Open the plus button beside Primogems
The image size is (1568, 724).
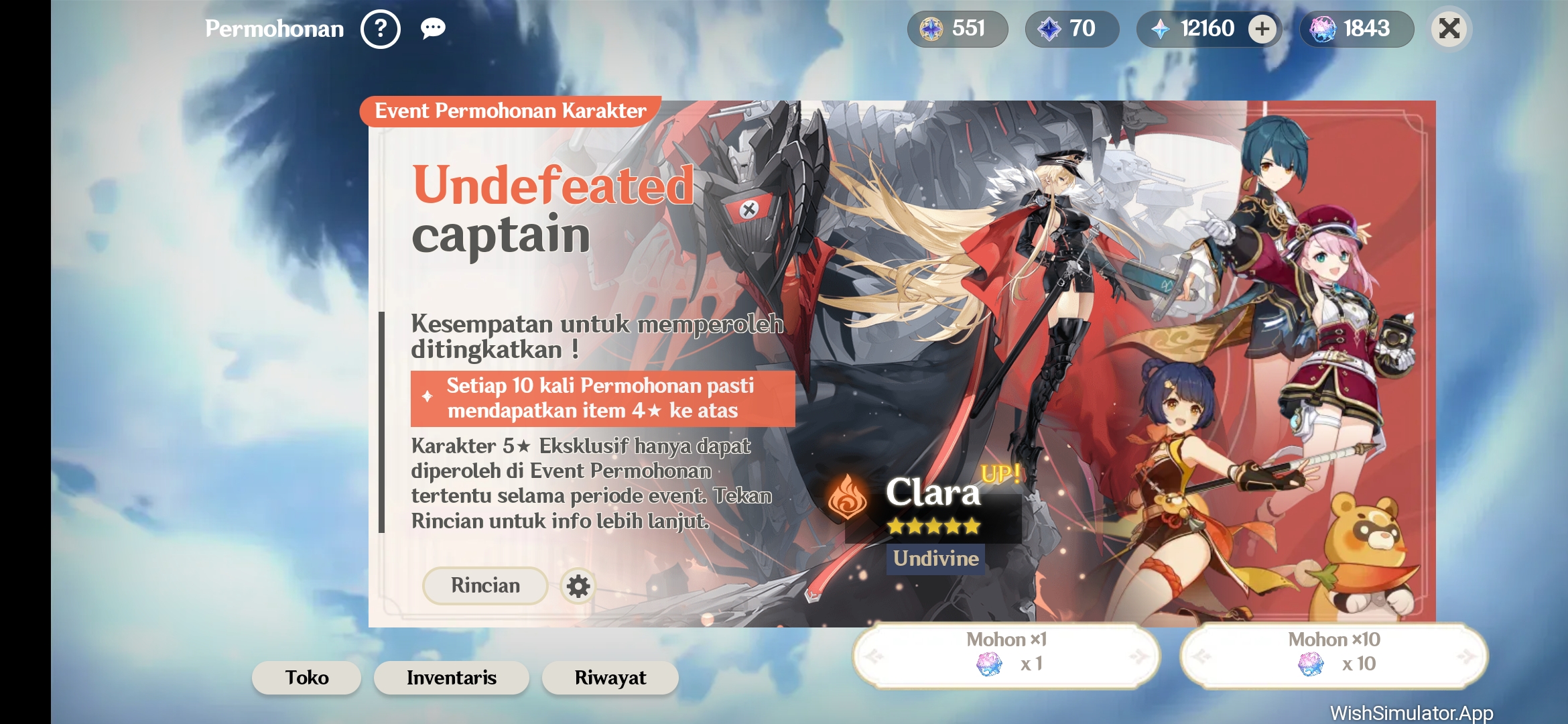tap(1262, 29)
